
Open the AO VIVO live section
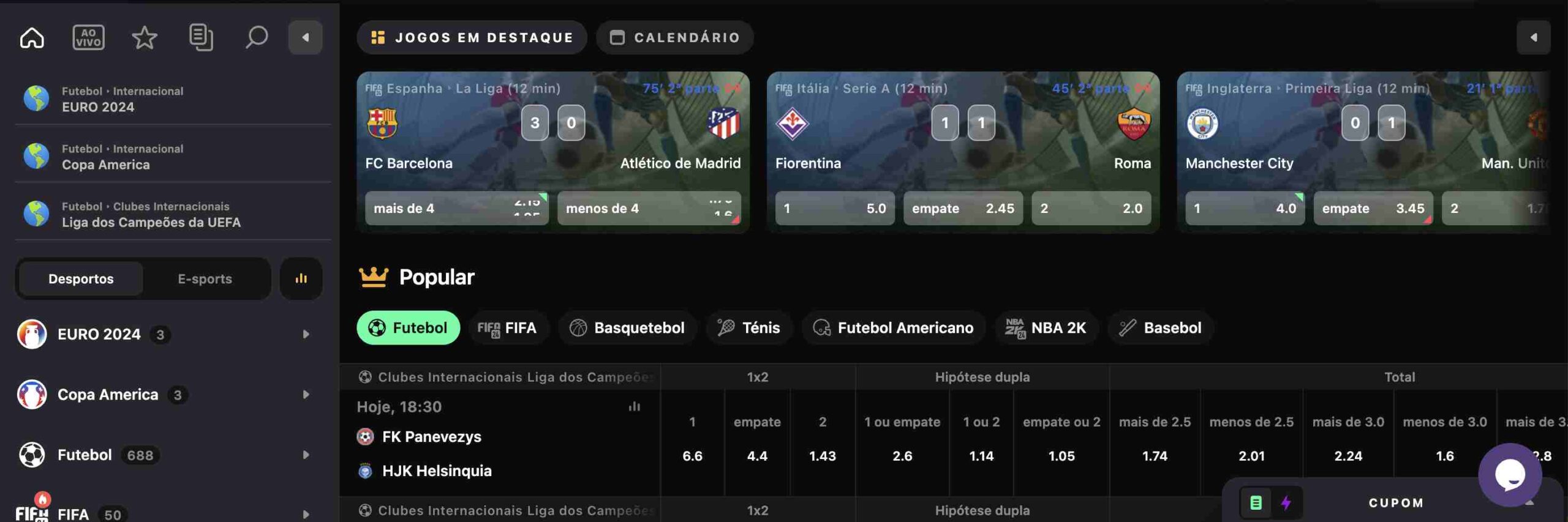tap(88, 37)
